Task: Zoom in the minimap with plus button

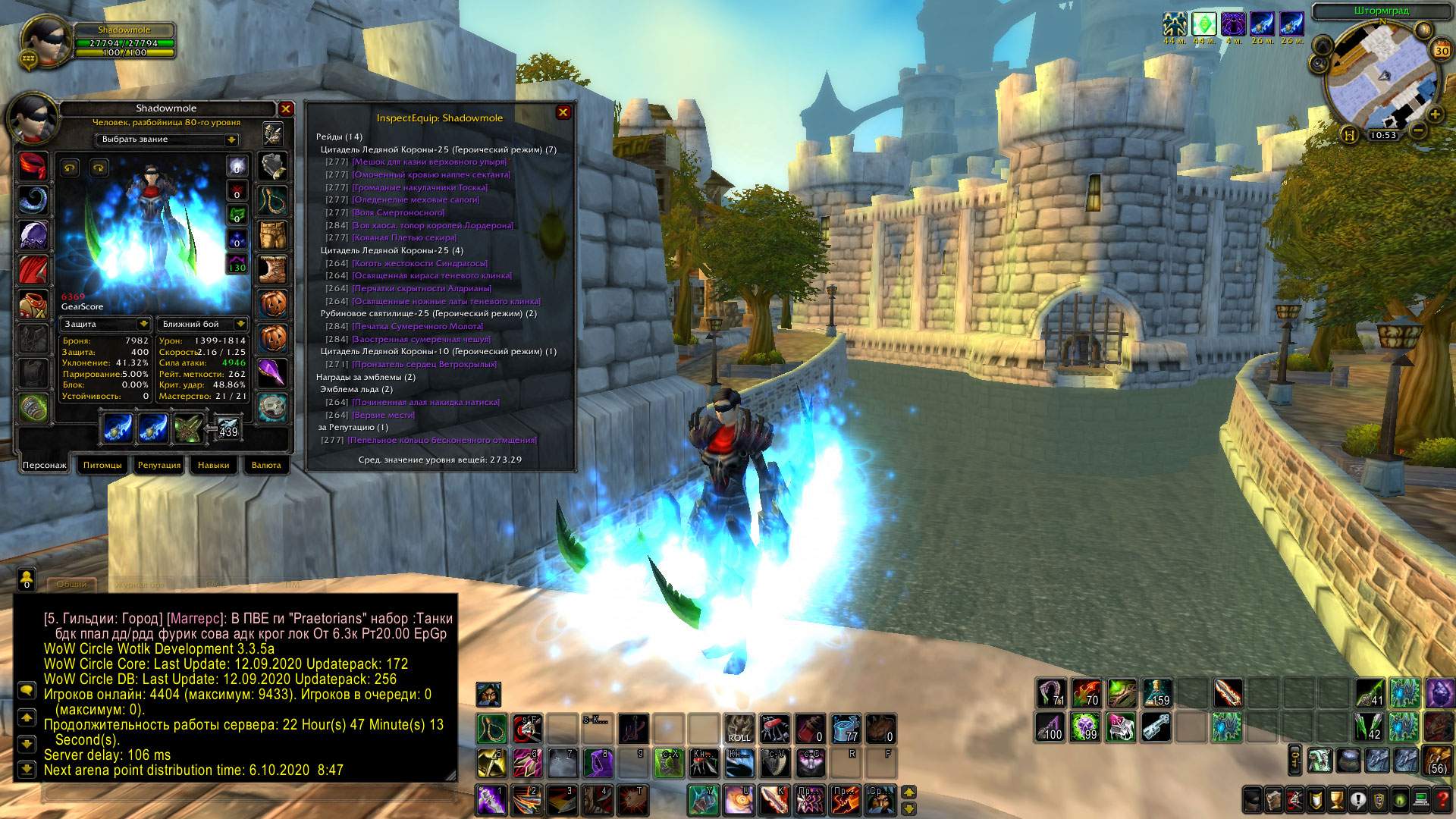Action: pyautogui.click(x=1435, y=115)
